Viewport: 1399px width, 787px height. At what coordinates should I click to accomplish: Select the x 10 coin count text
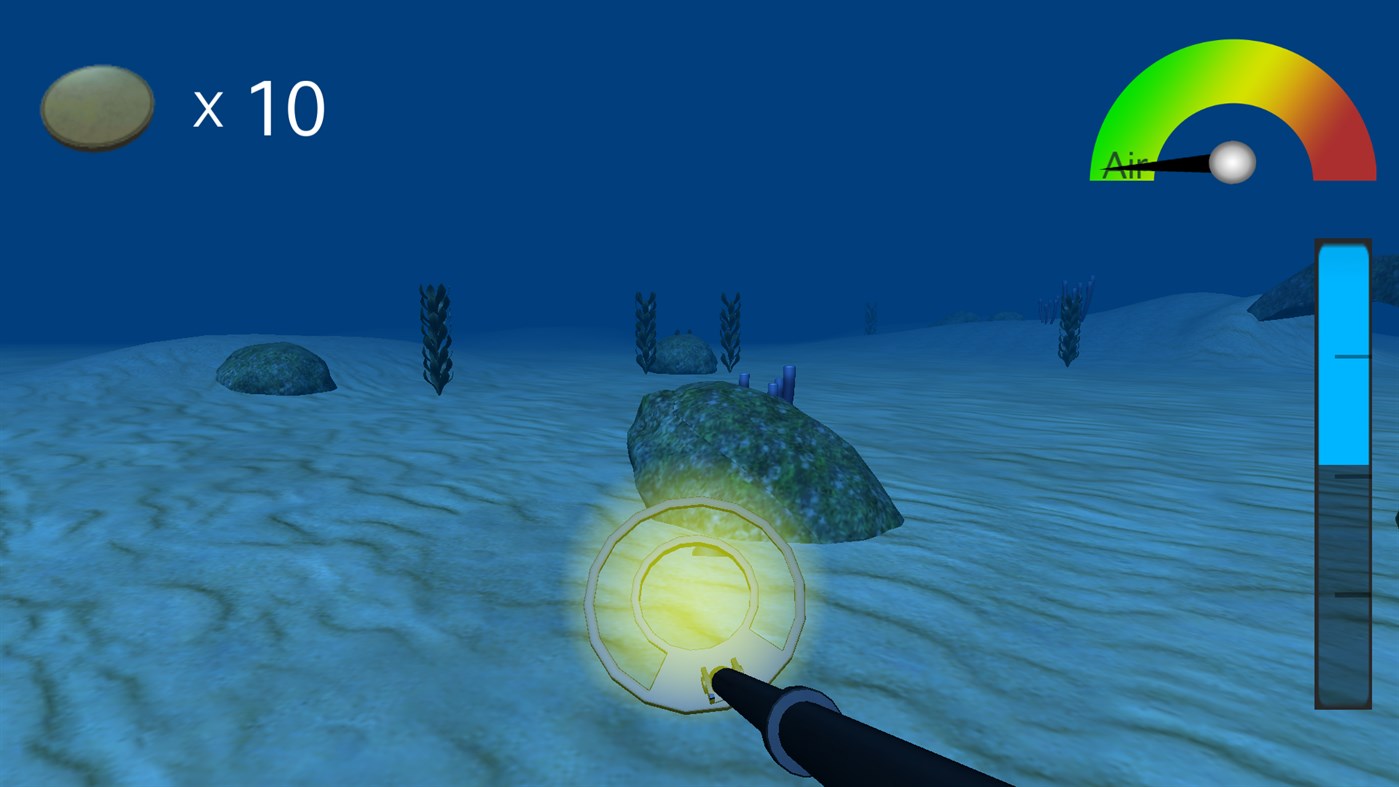[258, 107]
